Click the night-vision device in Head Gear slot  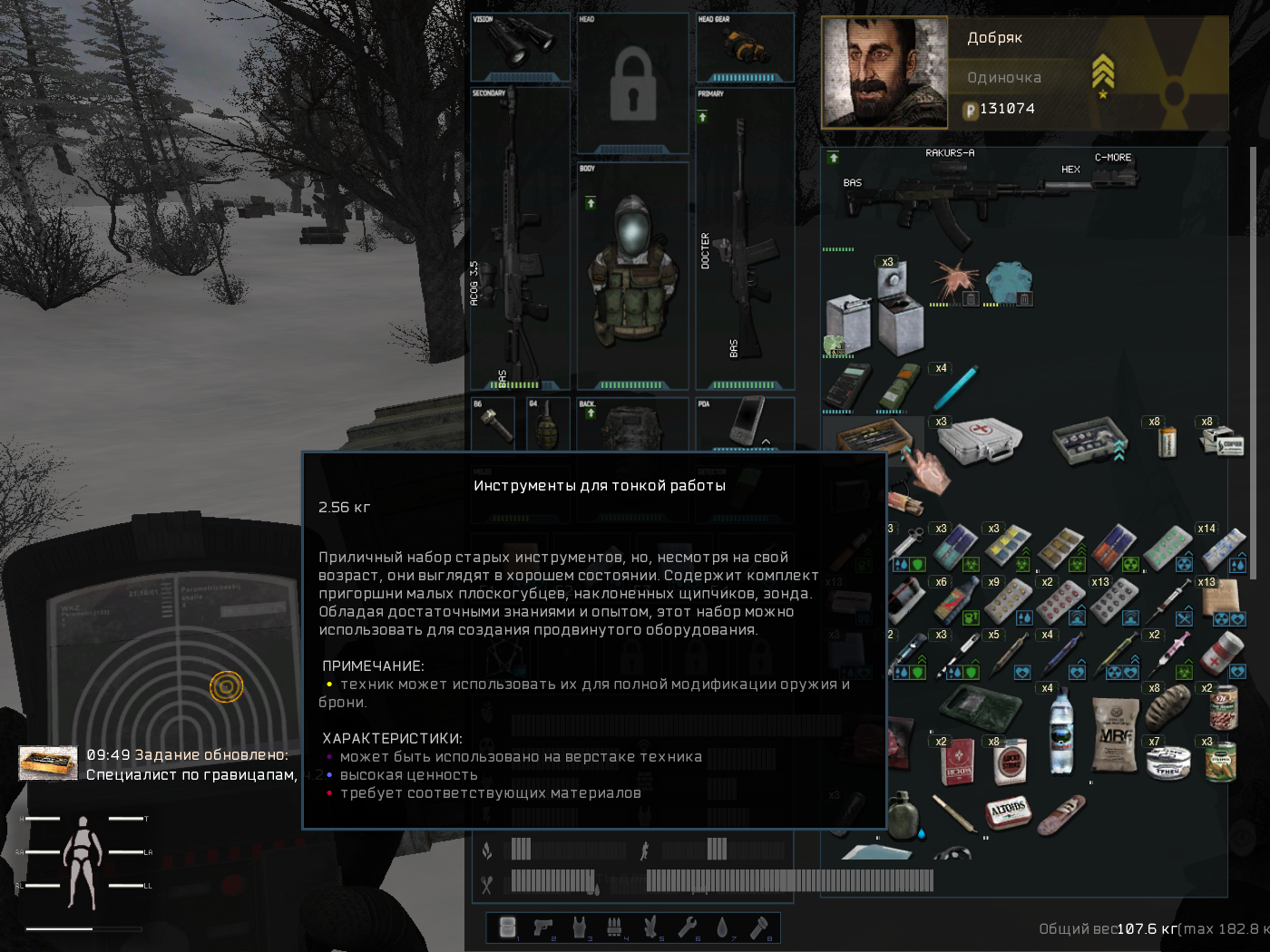pos(744,44)
